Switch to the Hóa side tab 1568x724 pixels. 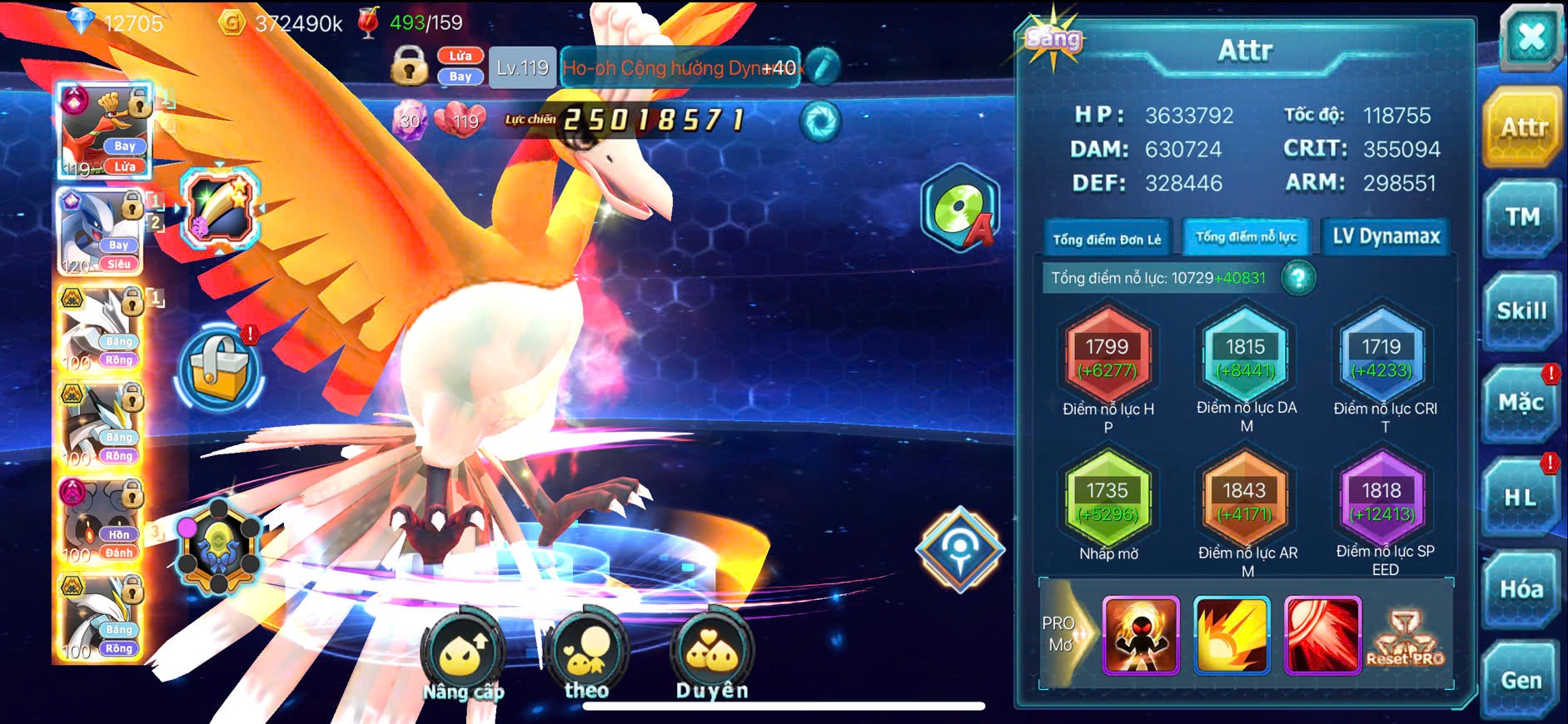[x=1521, y=589]
